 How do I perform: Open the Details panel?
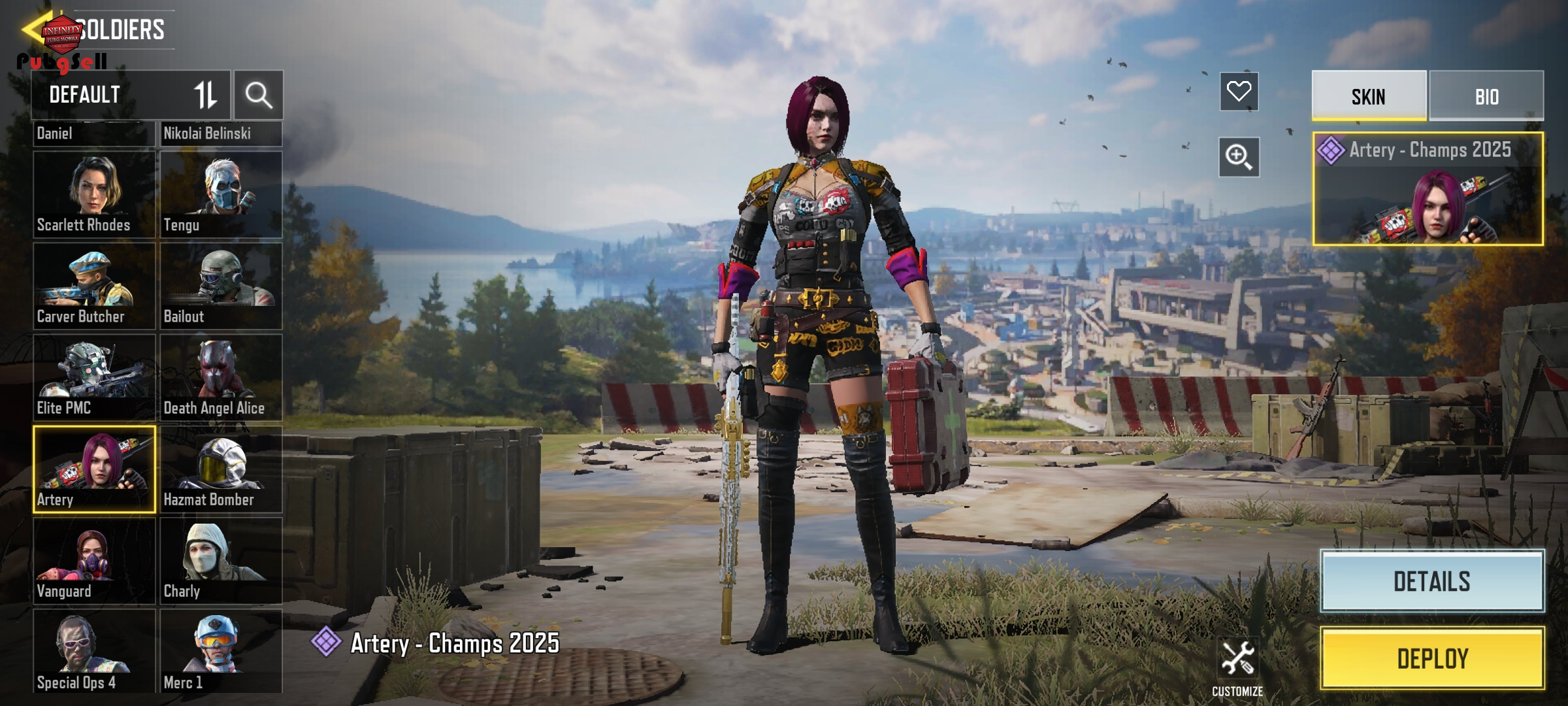(1432, 581)
